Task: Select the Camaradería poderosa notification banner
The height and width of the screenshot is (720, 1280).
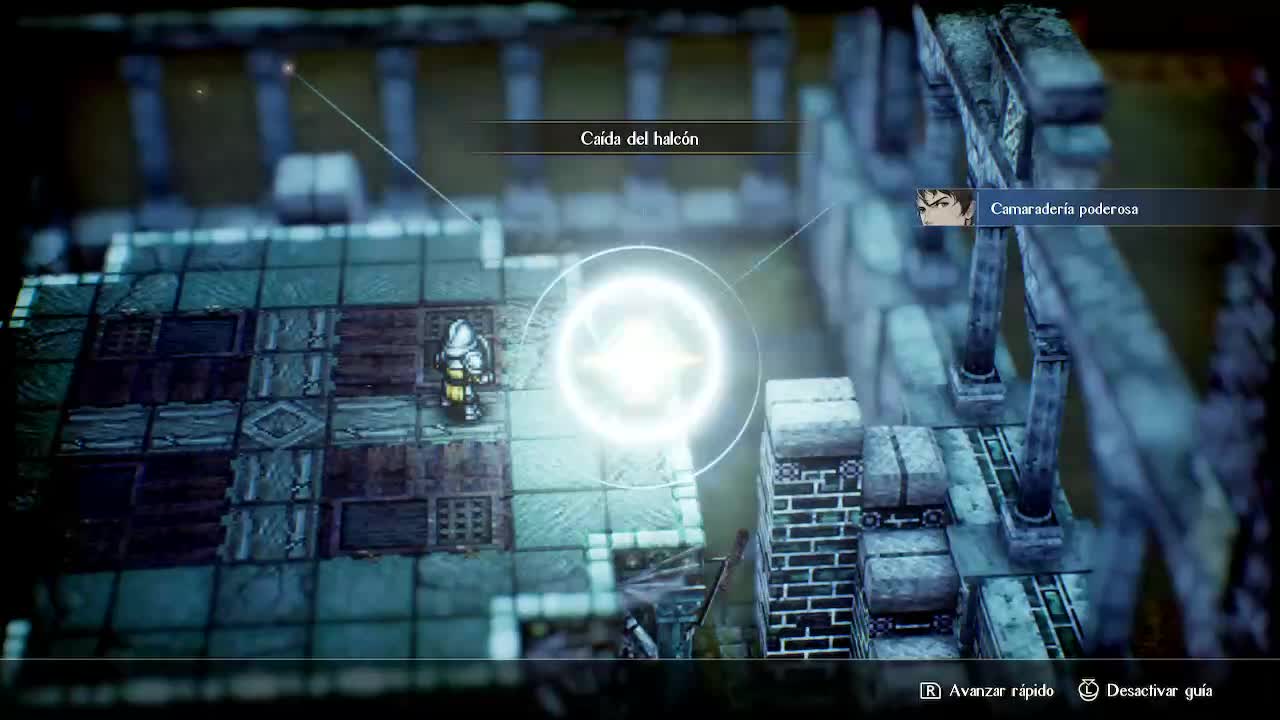Action: coord(1063,209)
